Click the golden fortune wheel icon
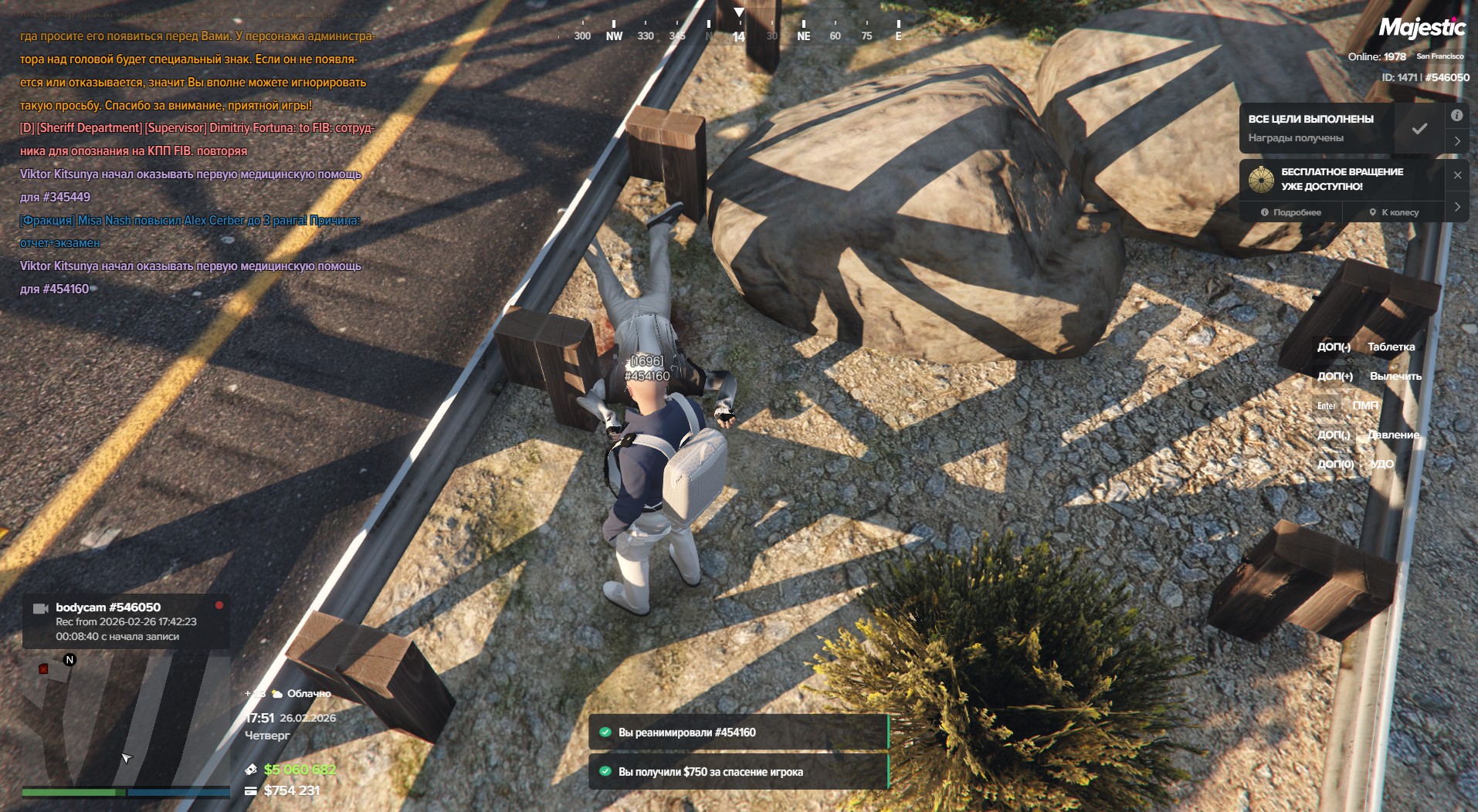 coord(1261,179)
